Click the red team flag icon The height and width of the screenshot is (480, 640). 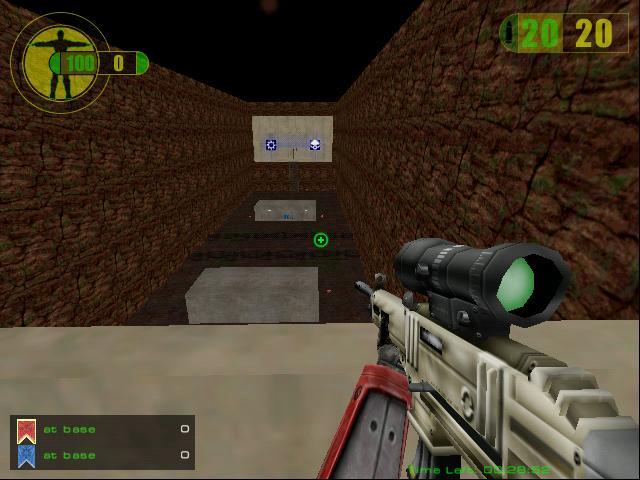[x=27, y=431]
